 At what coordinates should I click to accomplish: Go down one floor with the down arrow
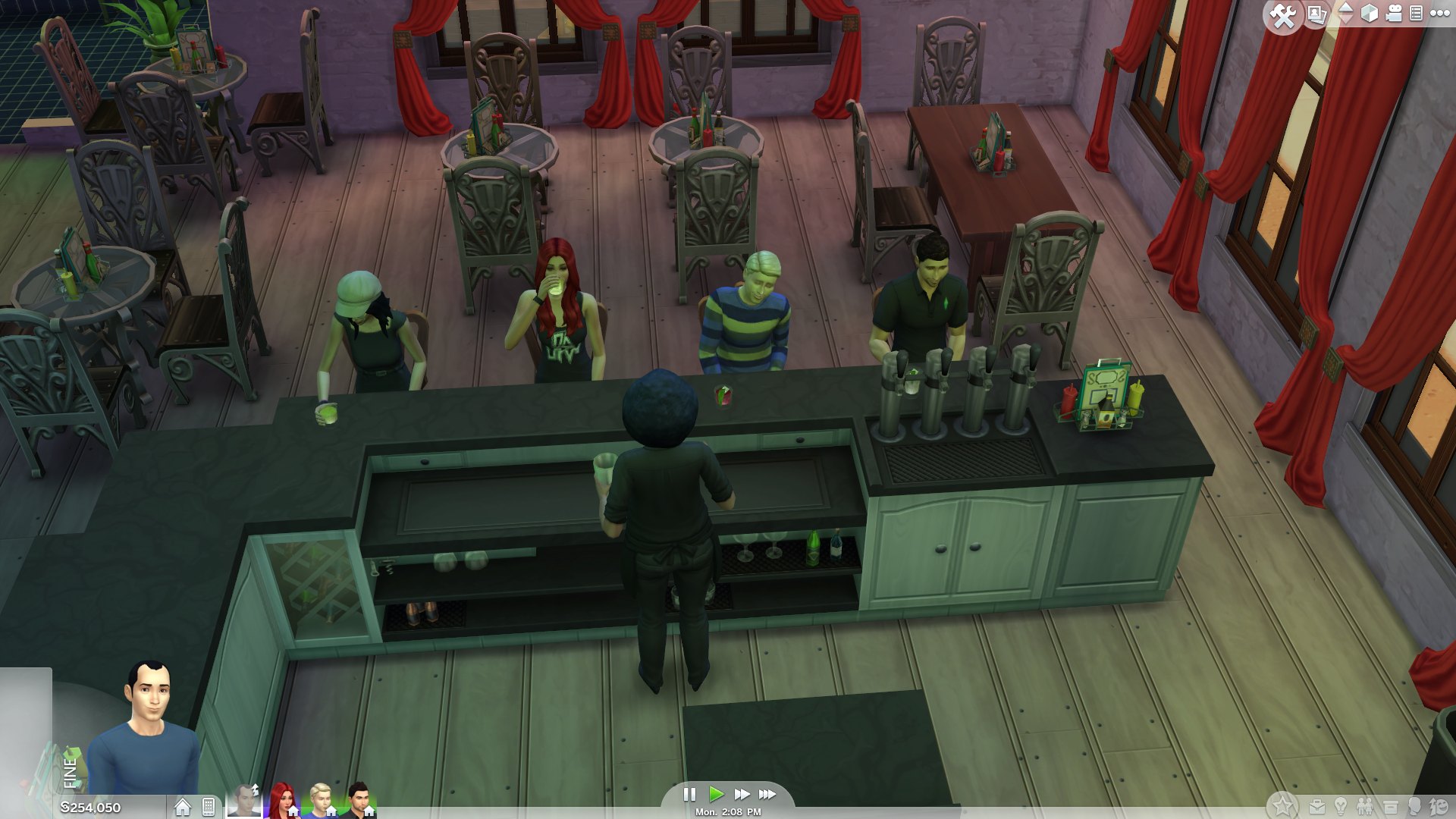click(1345, 17)
